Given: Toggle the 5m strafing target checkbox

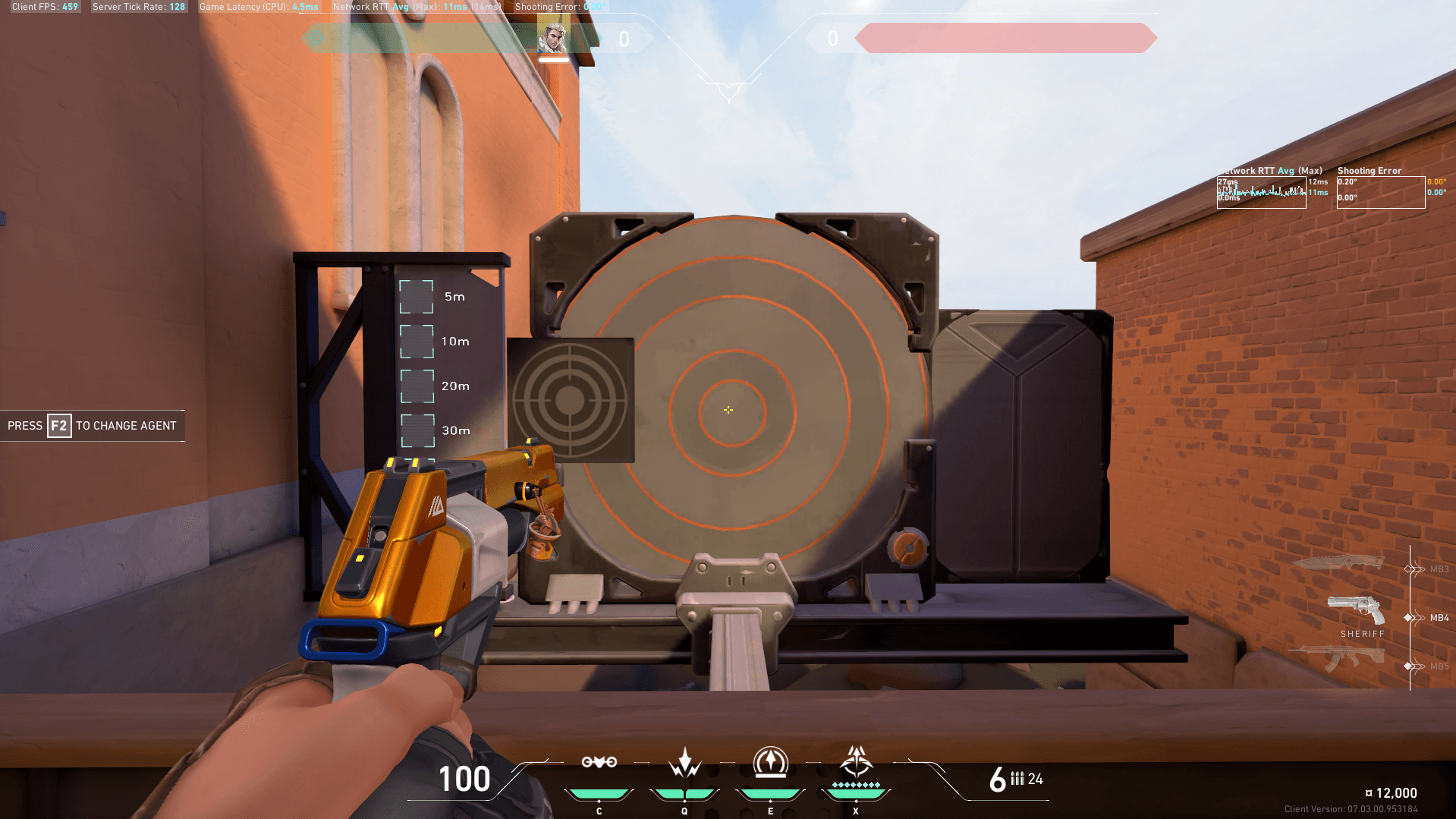Looking at the screenshot, I should click(416, 297).
